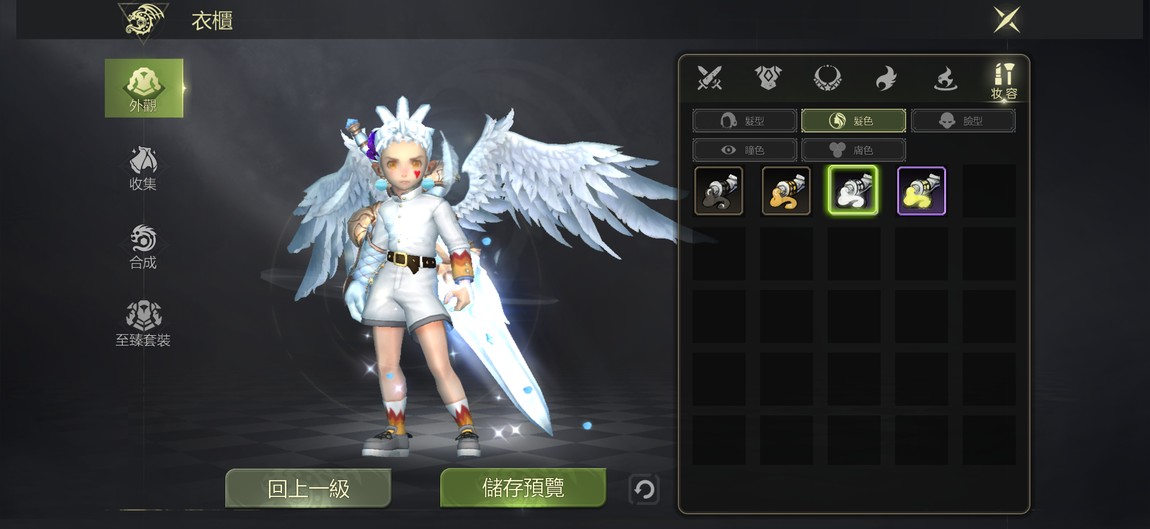Open the 至臻套裝 premium set section
This screenshot has height=529, width=1150.
point(143,324)
